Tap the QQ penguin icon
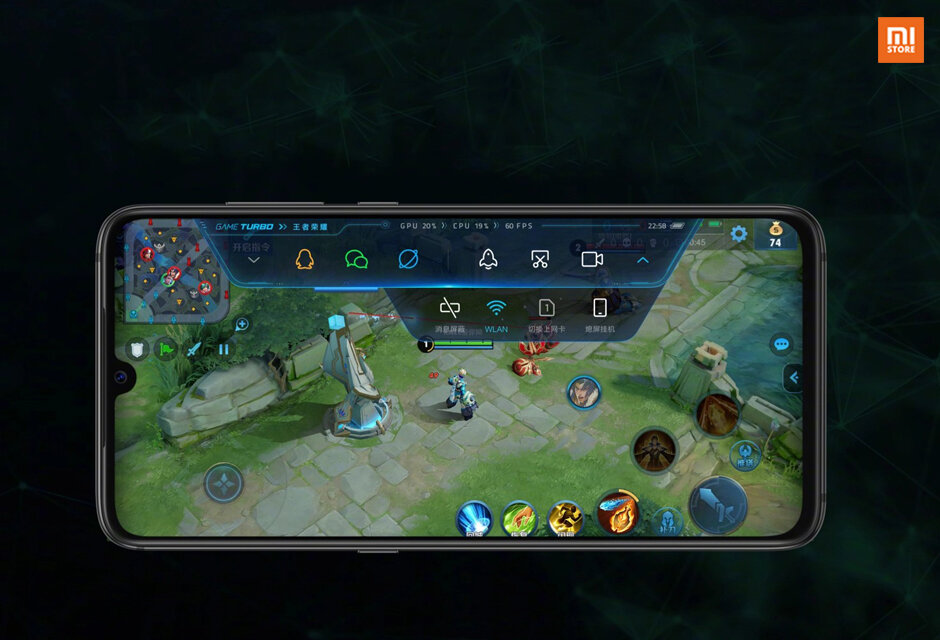Viewport: 940px width, 640px height. coord(304,259)
